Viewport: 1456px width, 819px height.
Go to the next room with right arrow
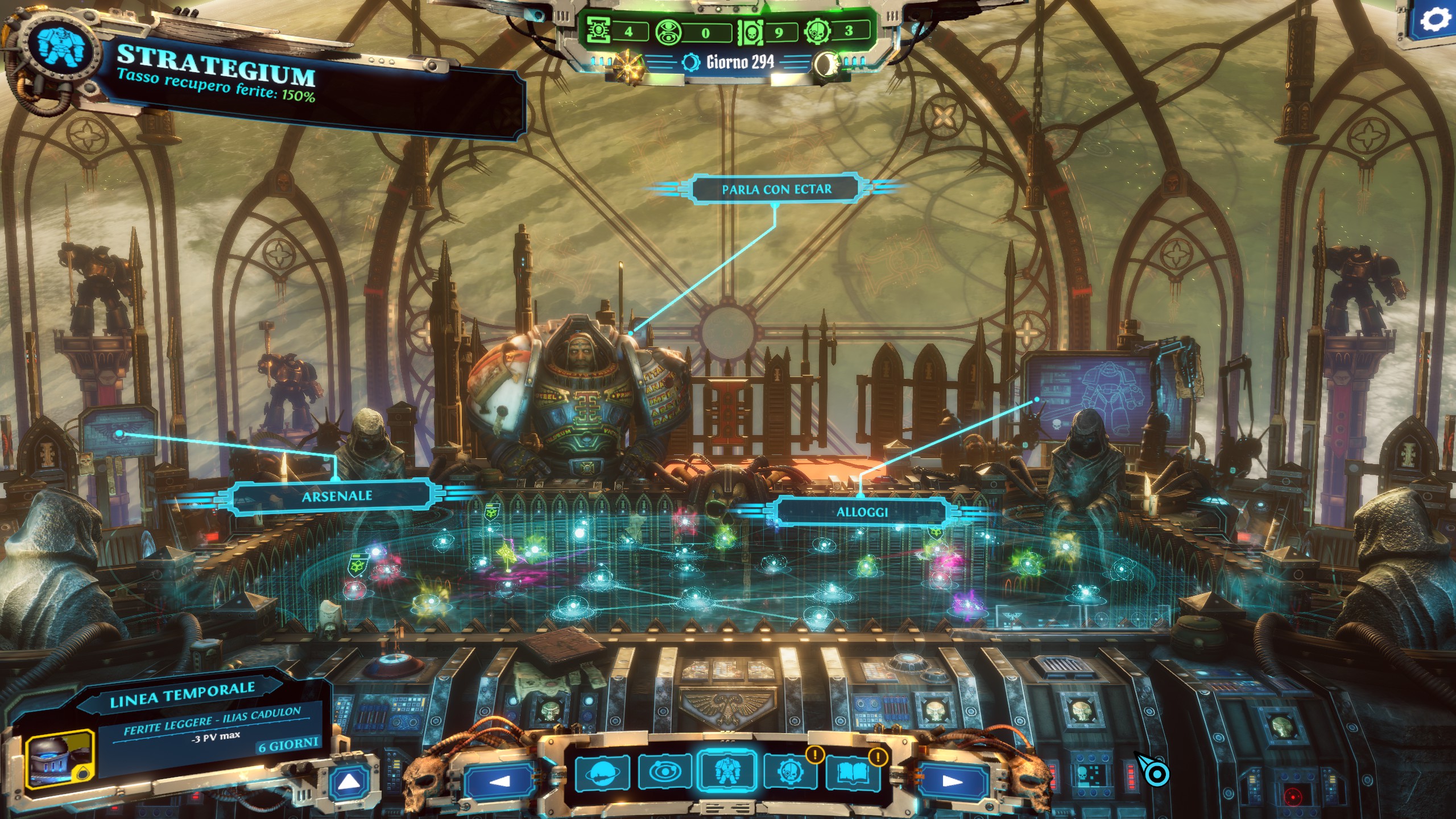click(x=952, y=781)
